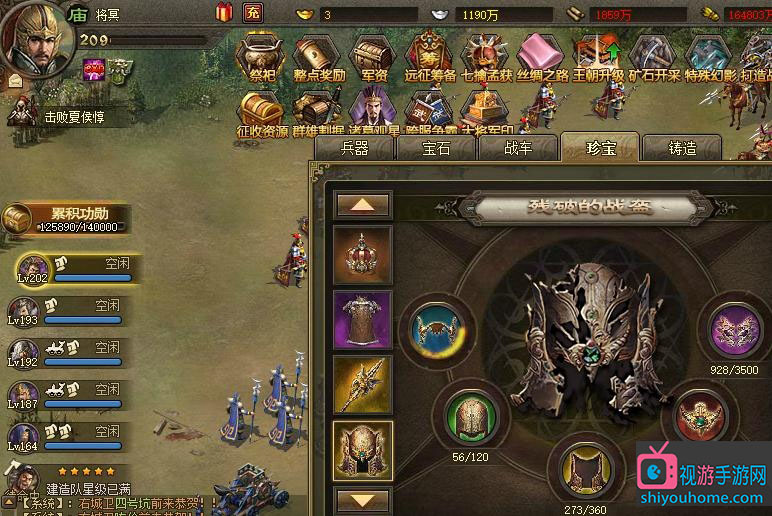The width and height of the screenshot is (772, 516).
Task: Select the purple armor treasure slot
Action: 362,321
